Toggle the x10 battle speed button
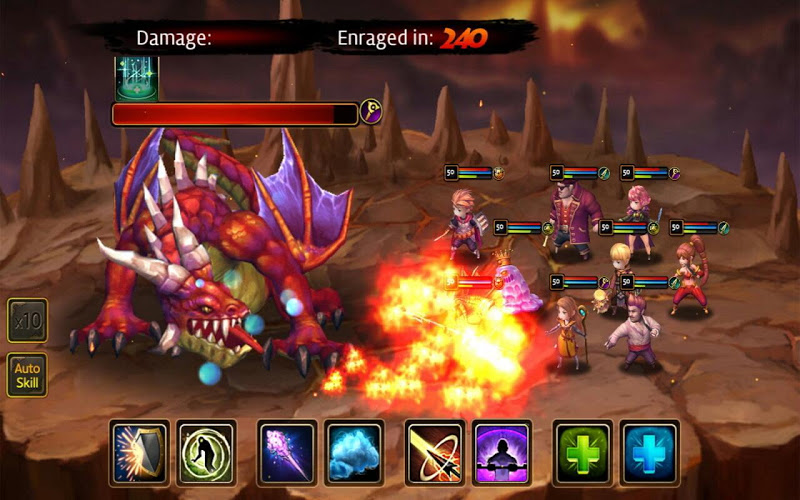 pyautogui.click(x=27, y=321)
